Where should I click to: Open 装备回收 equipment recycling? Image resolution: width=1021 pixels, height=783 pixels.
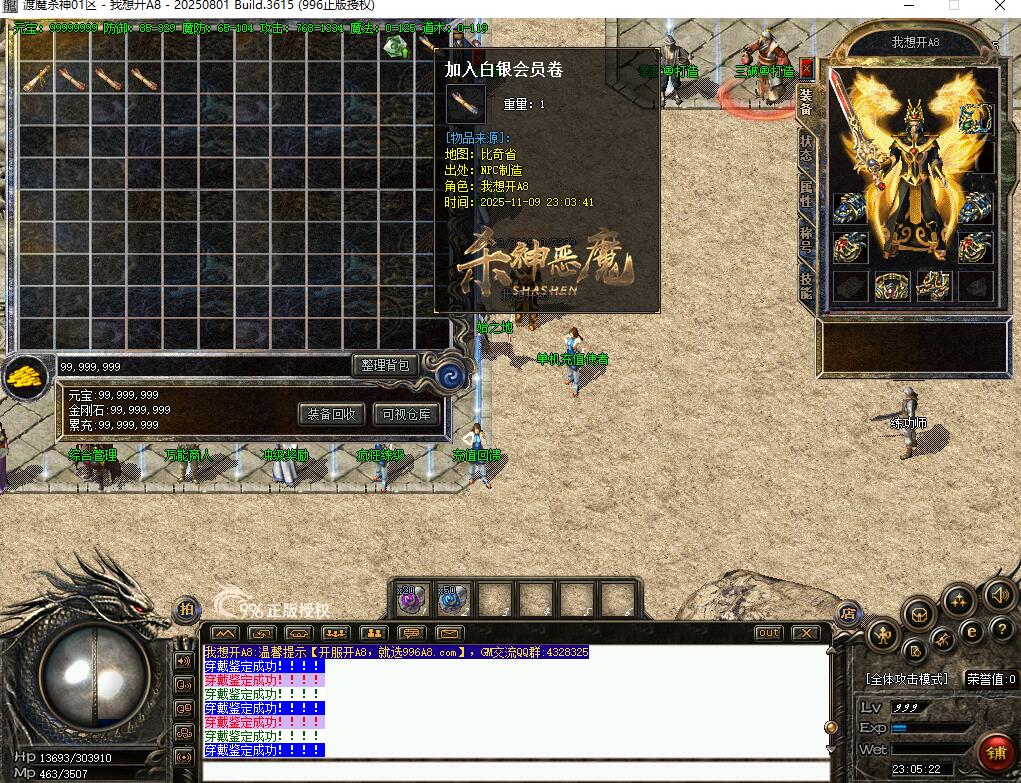(x=331, y=414)
